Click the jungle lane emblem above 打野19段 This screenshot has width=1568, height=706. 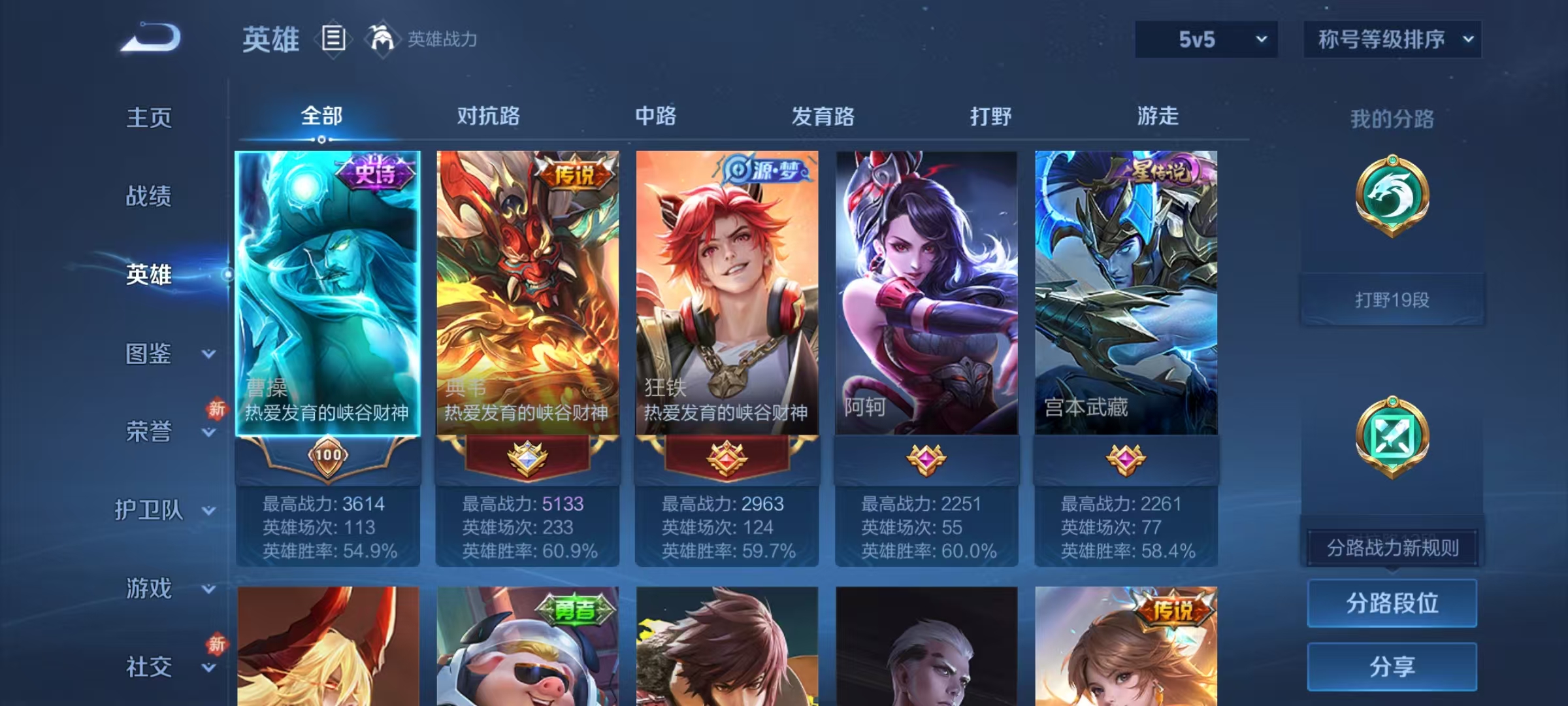coord(1393,196)
